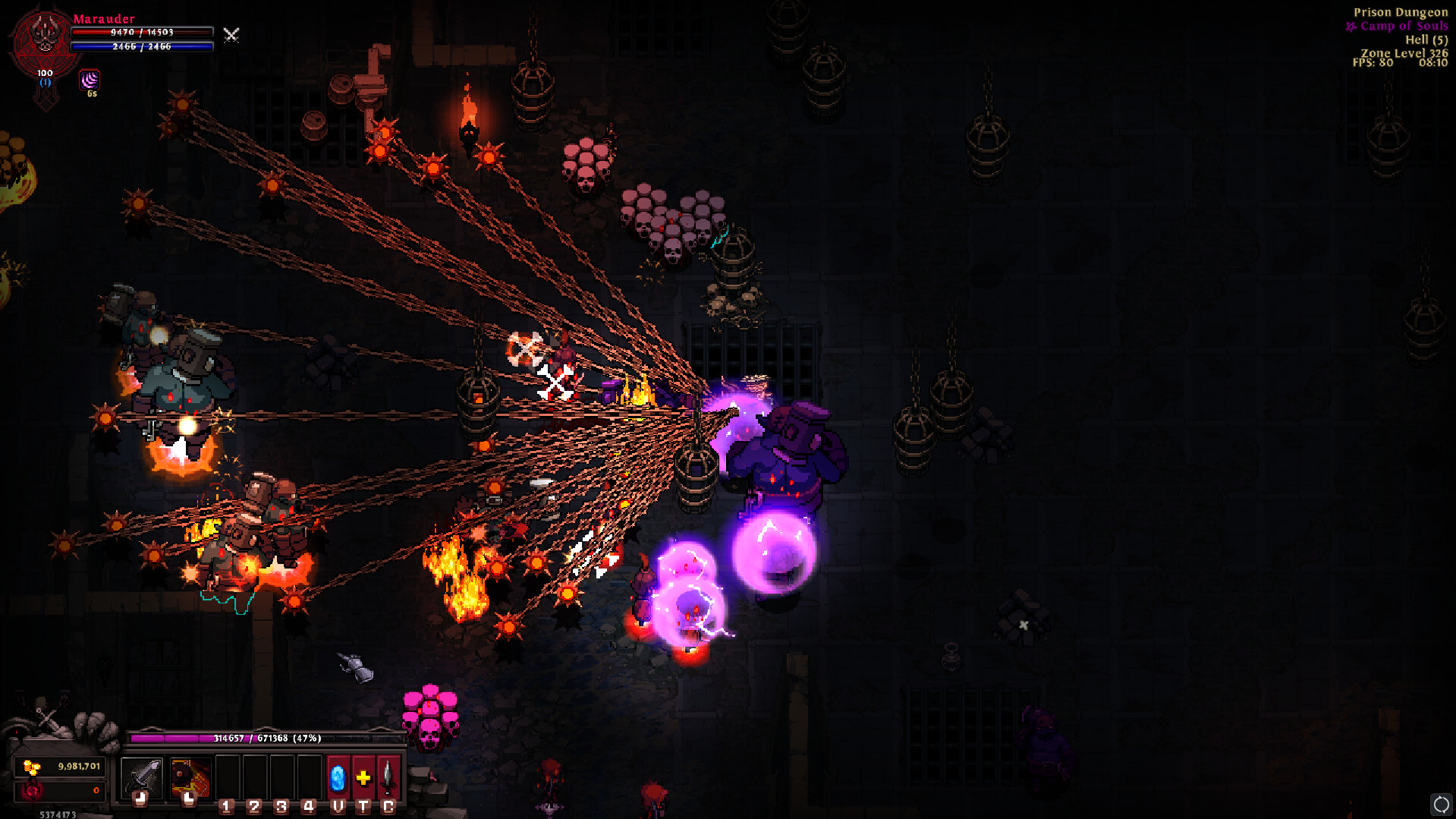Image resolution: width=1456 pixels, height=819 pixels.
Task: Select the sword primary attack skill slot
Action: [141, 777]
